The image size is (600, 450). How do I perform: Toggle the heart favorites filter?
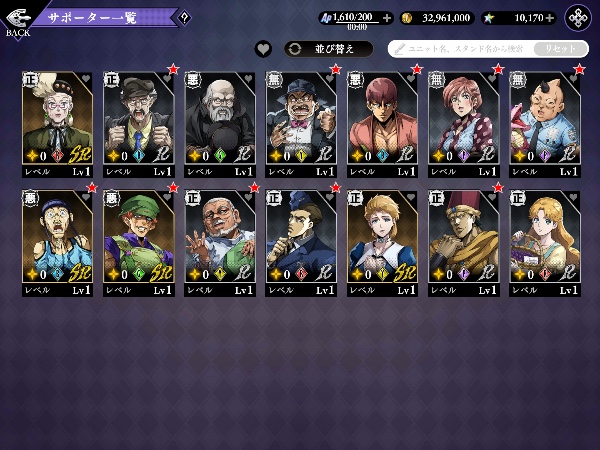[x=263, y=48]
